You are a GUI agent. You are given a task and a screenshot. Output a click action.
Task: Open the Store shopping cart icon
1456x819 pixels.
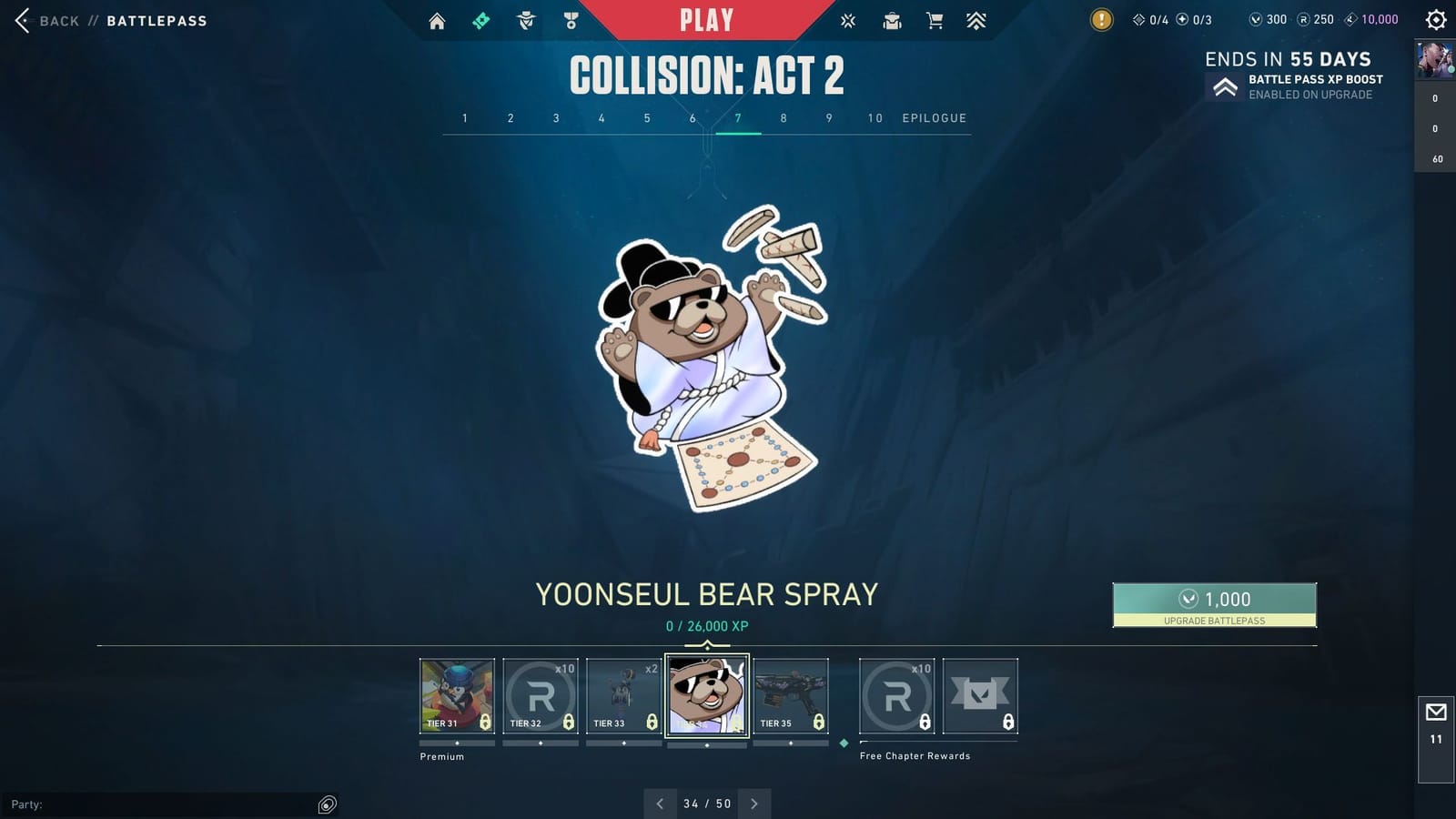[x=935, y=19]
